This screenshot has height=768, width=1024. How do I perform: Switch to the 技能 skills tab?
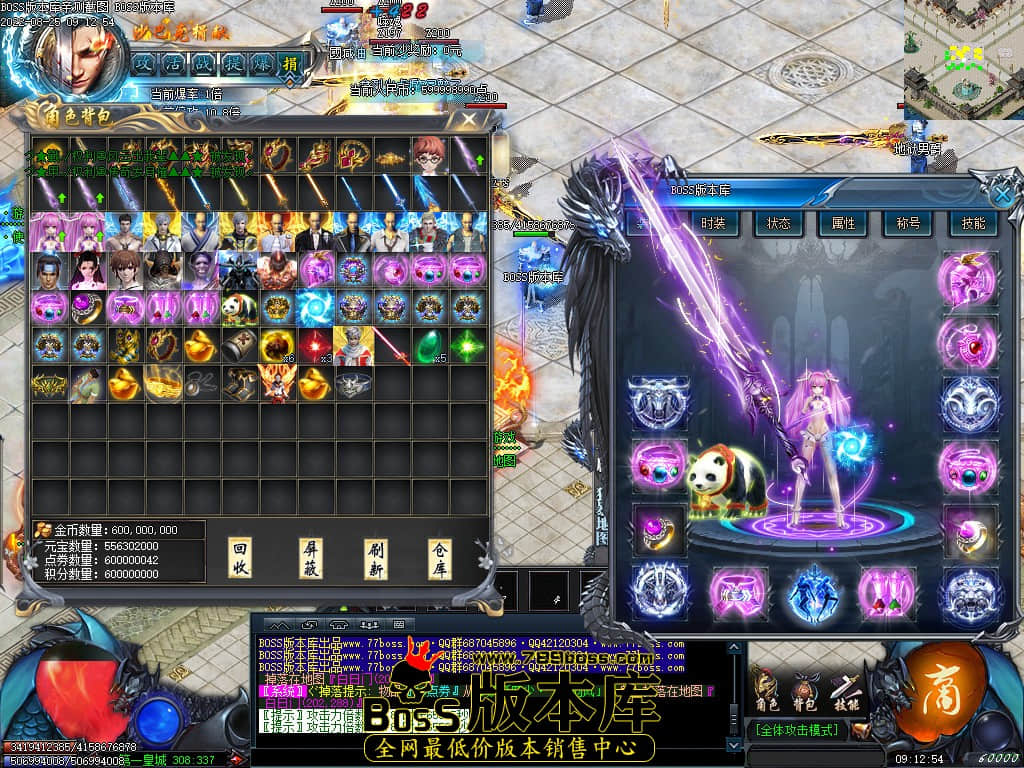point(973,223)
